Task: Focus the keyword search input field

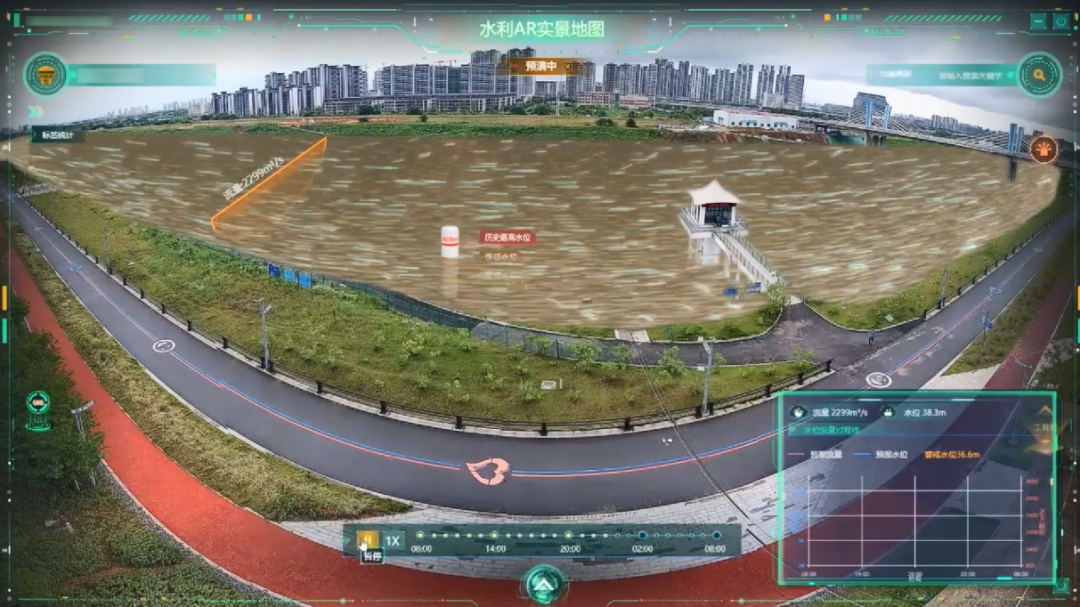Action: click(x=972, y=75)
